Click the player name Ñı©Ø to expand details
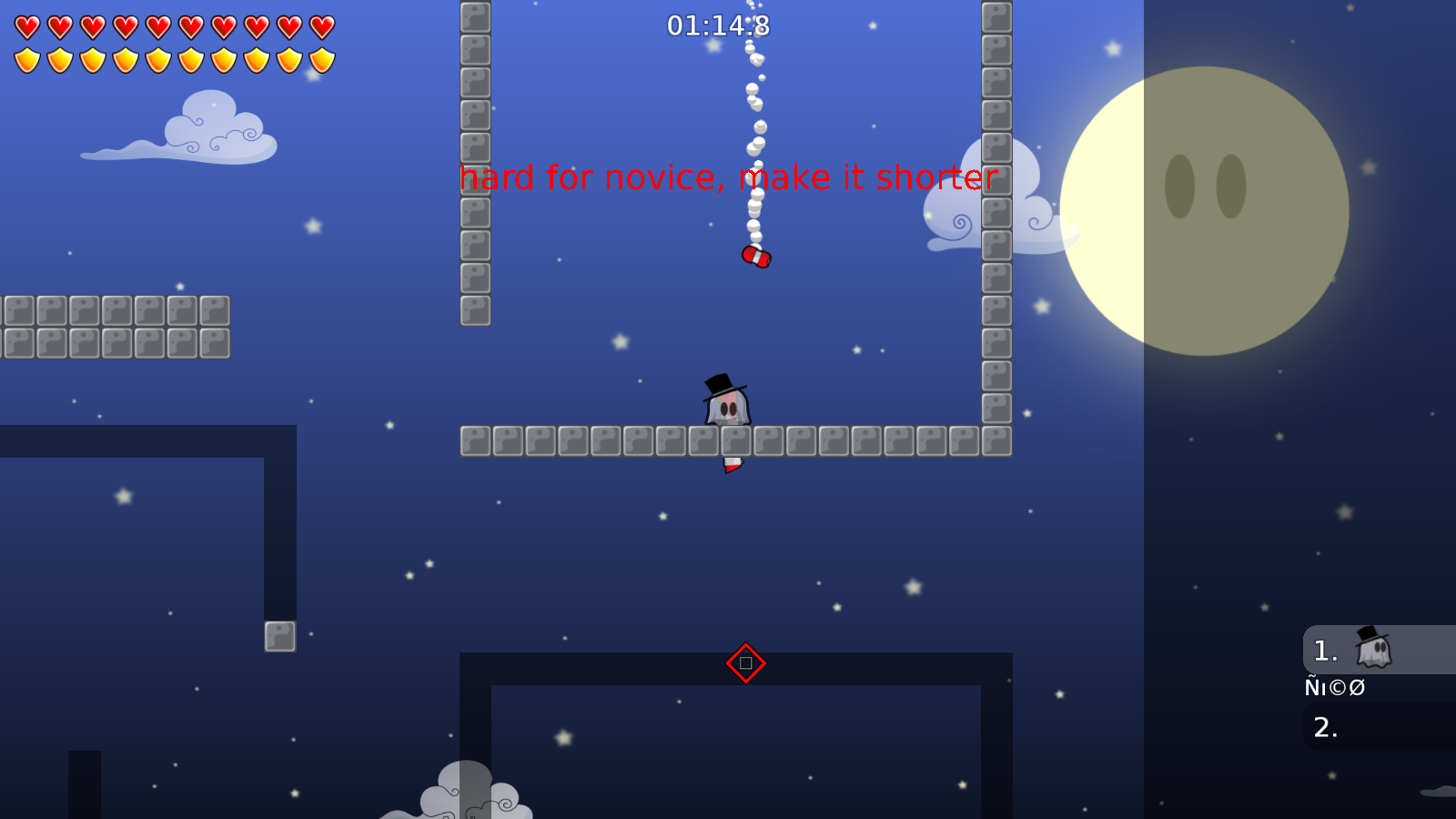This screenshot has width=1456, height=819. (1334, 688)
